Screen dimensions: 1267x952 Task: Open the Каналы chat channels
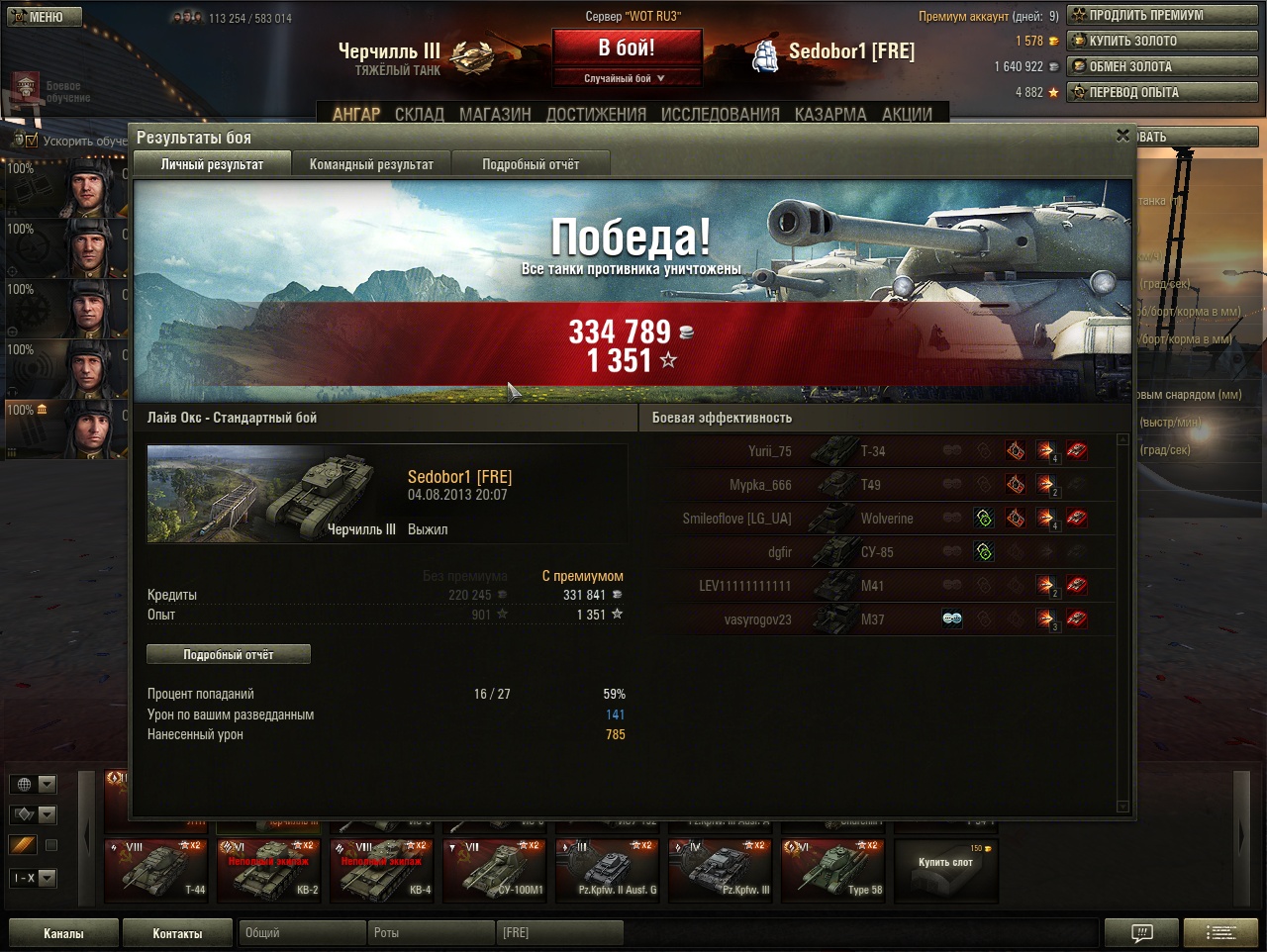pos(63,933)
